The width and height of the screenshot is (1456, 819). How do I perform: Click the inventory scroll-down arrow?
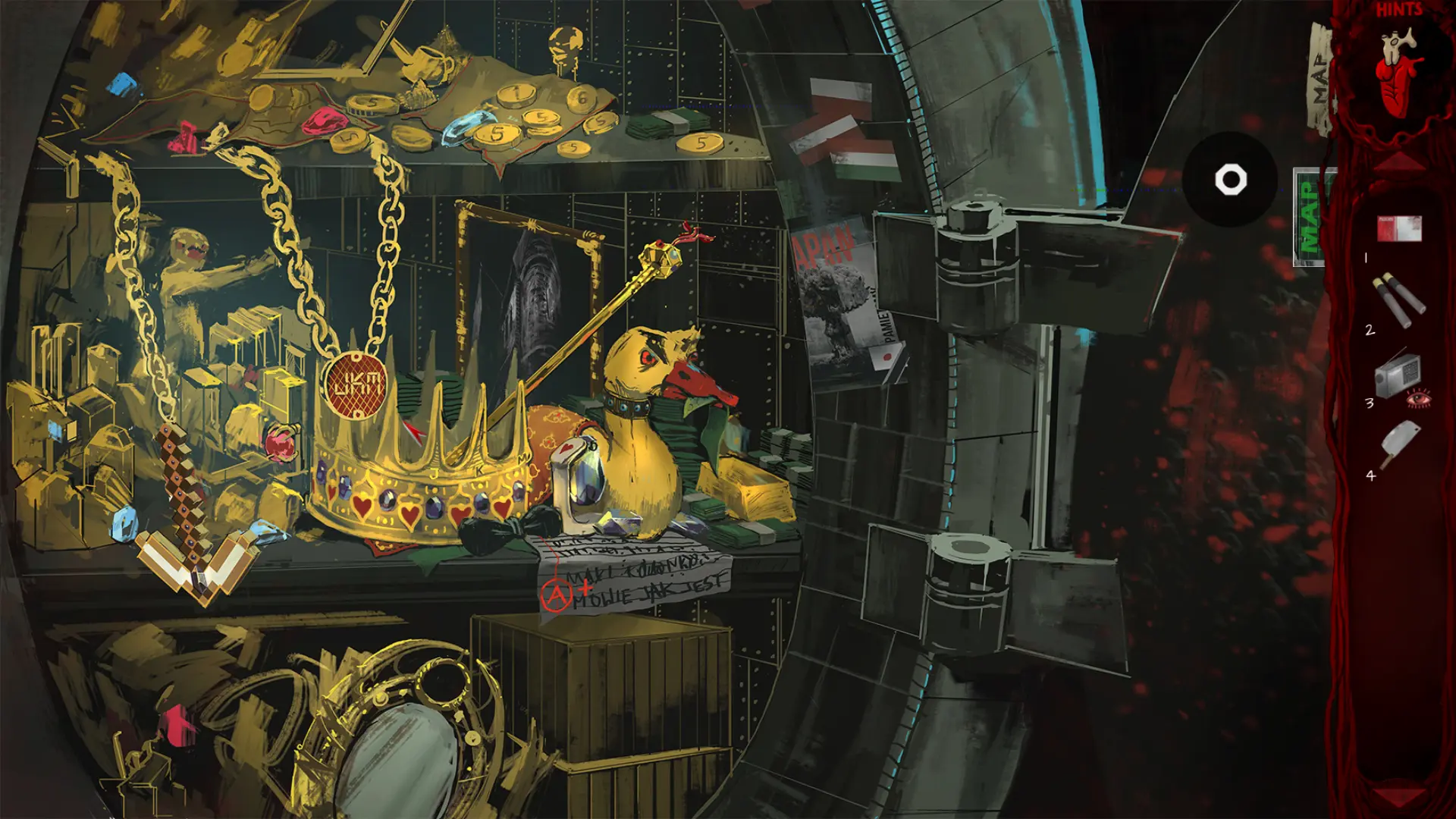coord(1399,796)
